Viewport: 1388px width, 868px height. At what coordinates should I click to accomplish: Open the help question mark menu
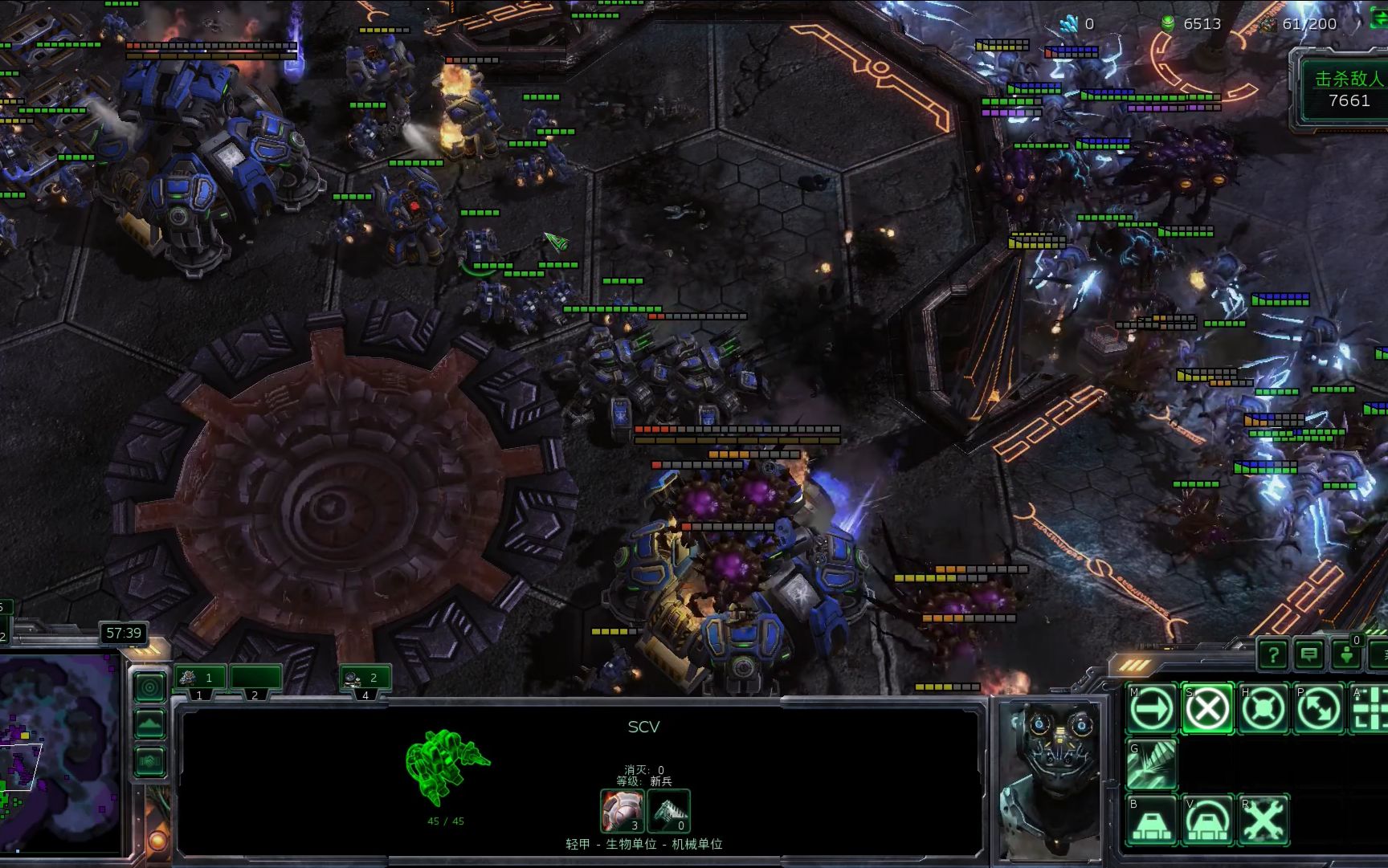pos(1273,655)
